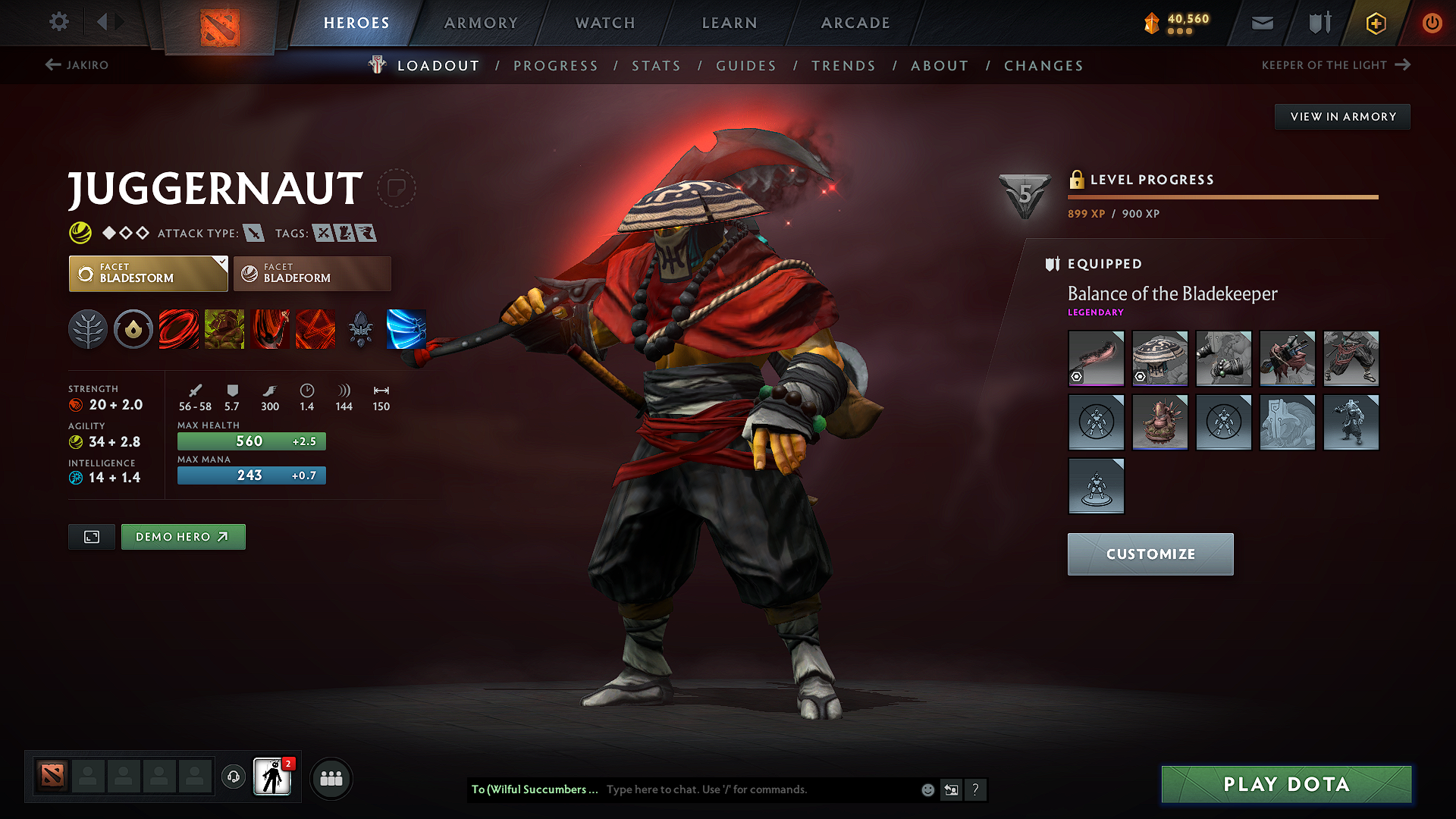Select the Blade Fury ability icon
Image resolution: width=1456 pixels, height=819 pixels.
179,329
